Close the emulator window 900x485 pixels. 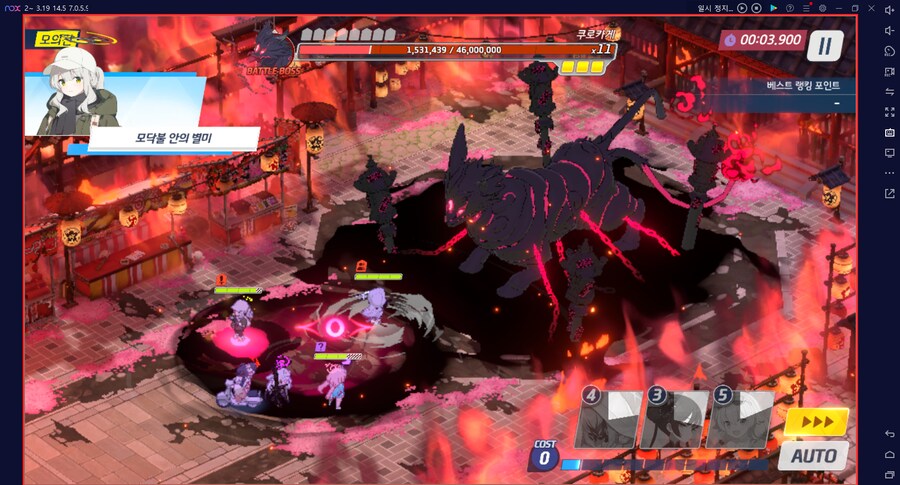point(871,8)
